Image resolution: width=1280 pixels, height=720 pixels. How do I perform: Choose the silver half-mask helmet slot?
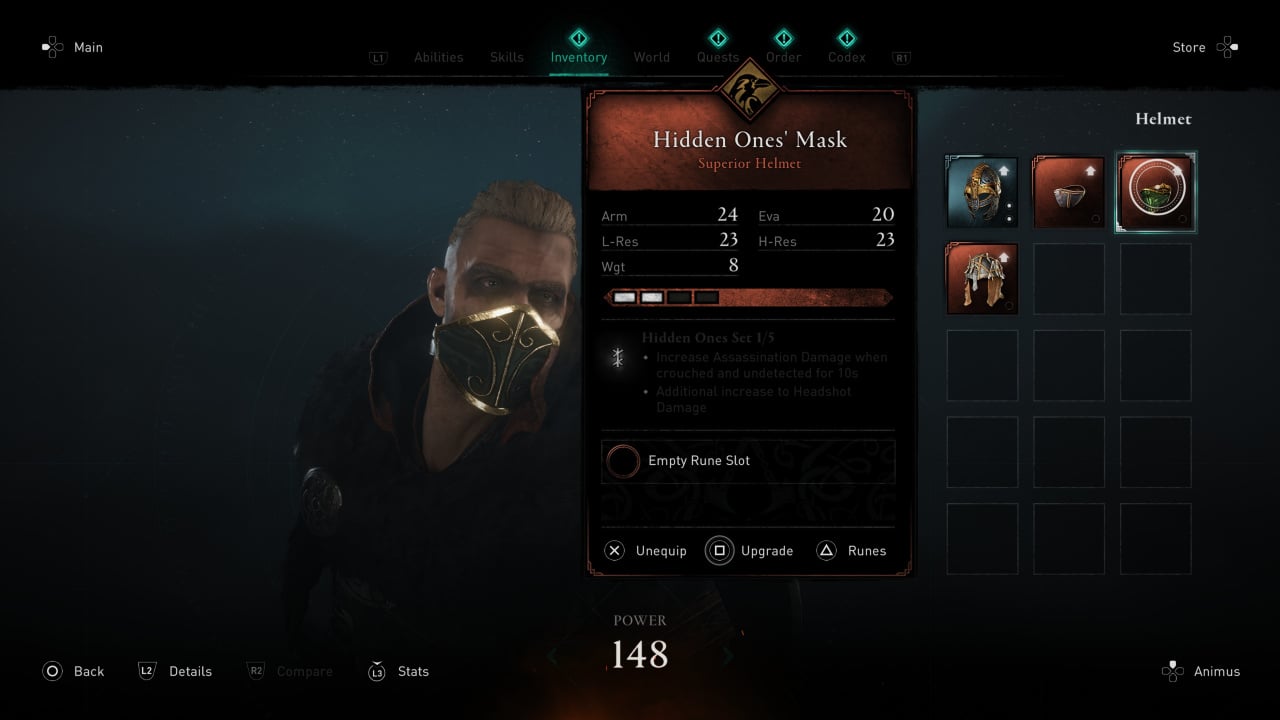tap(1068, 192)
